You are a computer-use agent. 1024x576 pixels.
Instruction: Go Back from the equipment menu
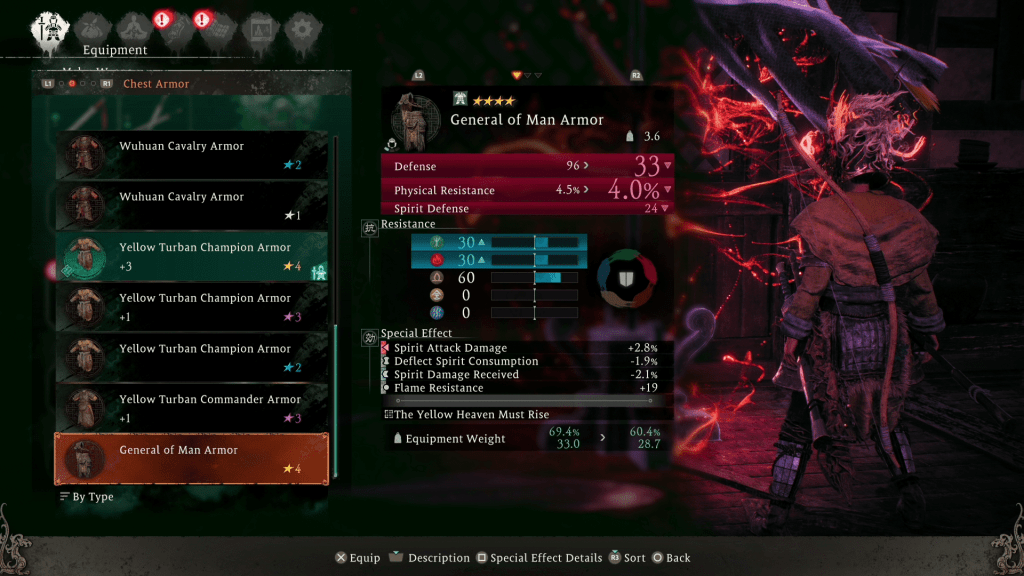(671, 558)
